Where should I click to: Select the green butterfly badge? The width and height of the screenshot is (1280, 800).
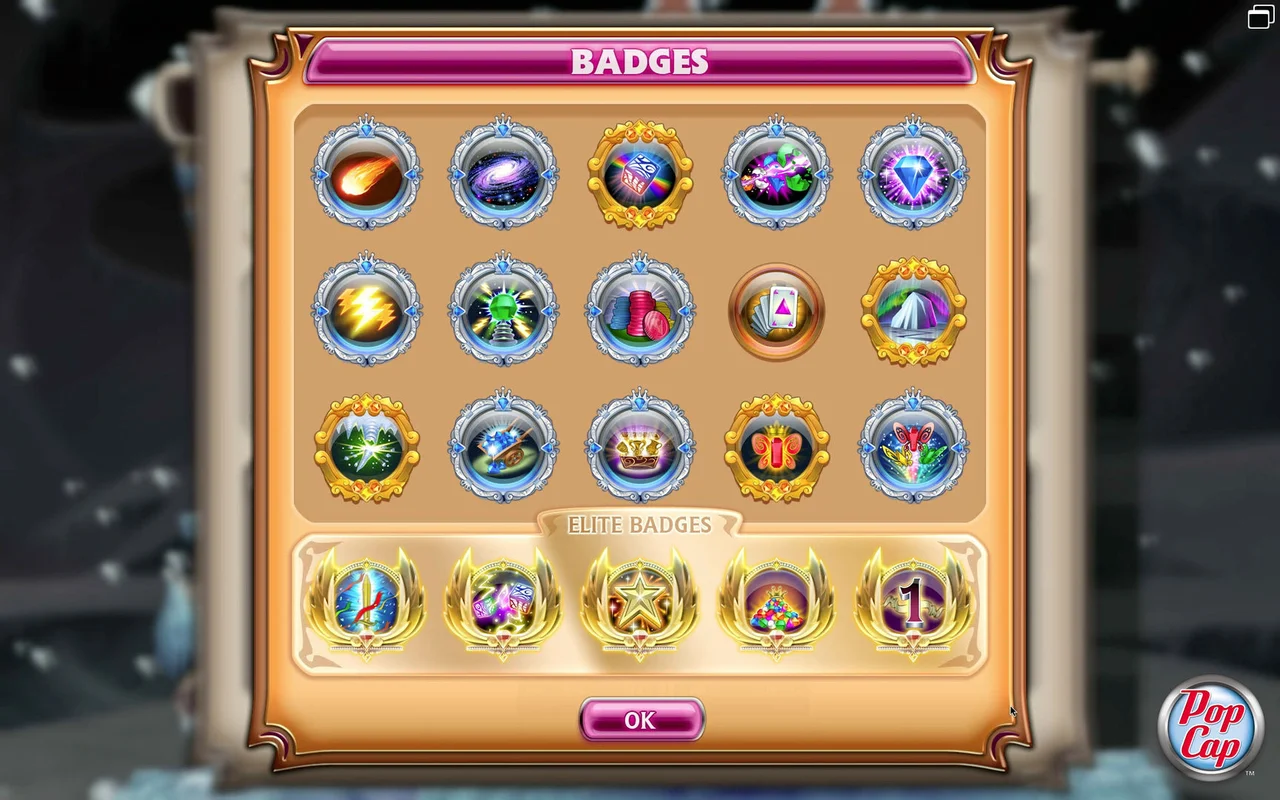point(912,447)
